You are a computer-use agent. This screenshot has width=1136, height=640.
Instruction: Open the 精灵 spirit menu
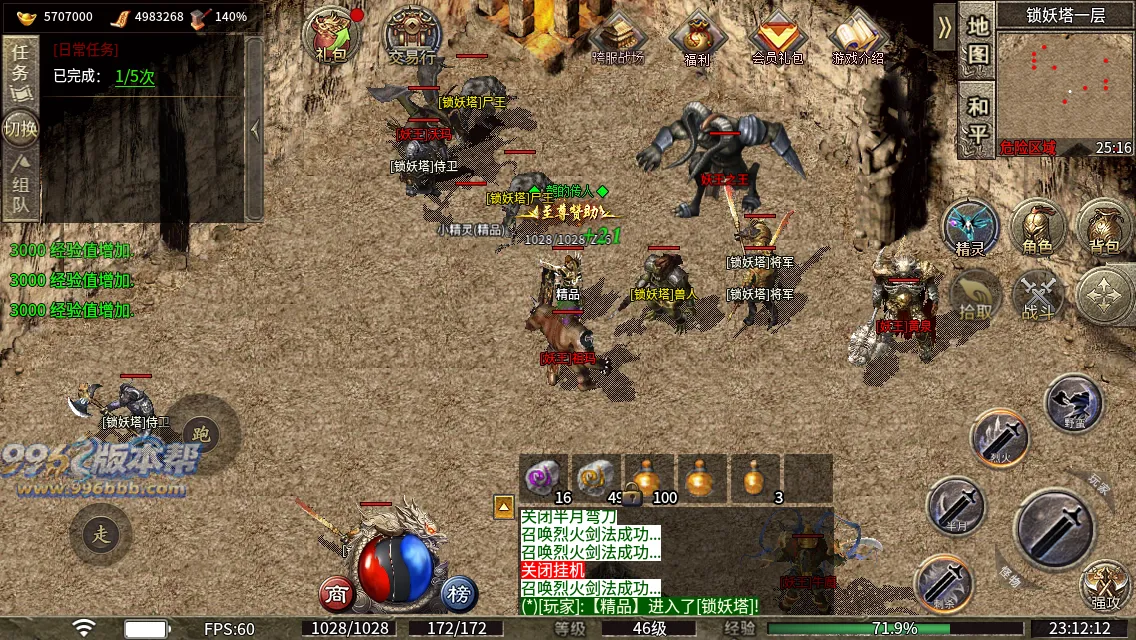(970, 227)
